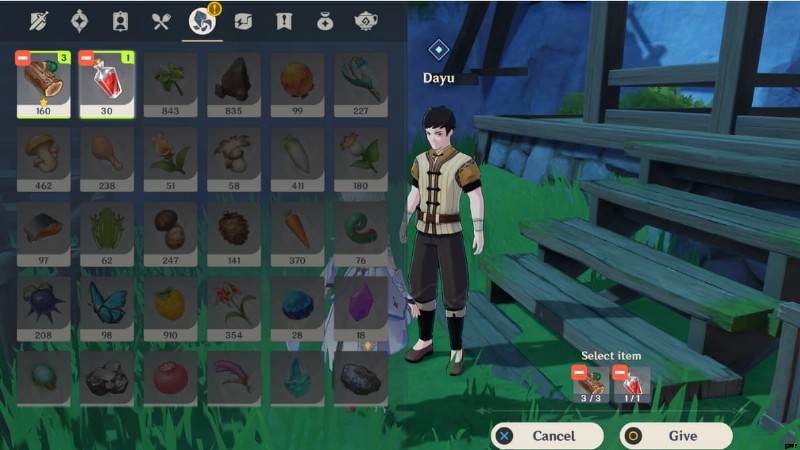Image resolution: width=800 pixels, height=450 pixels.
Task: Remove the red potion from selected items
Action: coord(620,373)
